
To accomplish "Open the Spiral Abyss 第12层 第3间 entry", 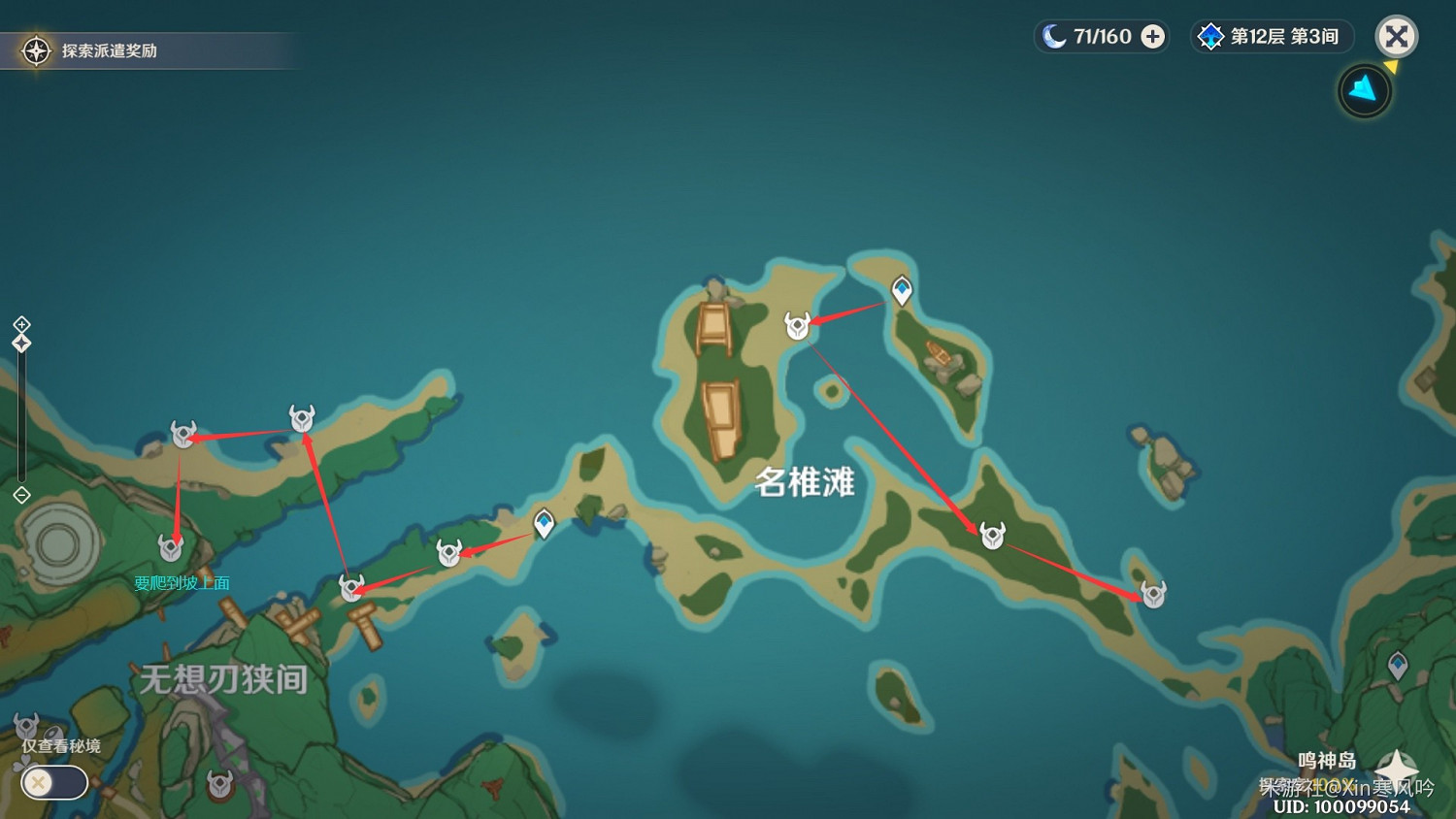I will pyautogui.click(x=1272, y=36).
